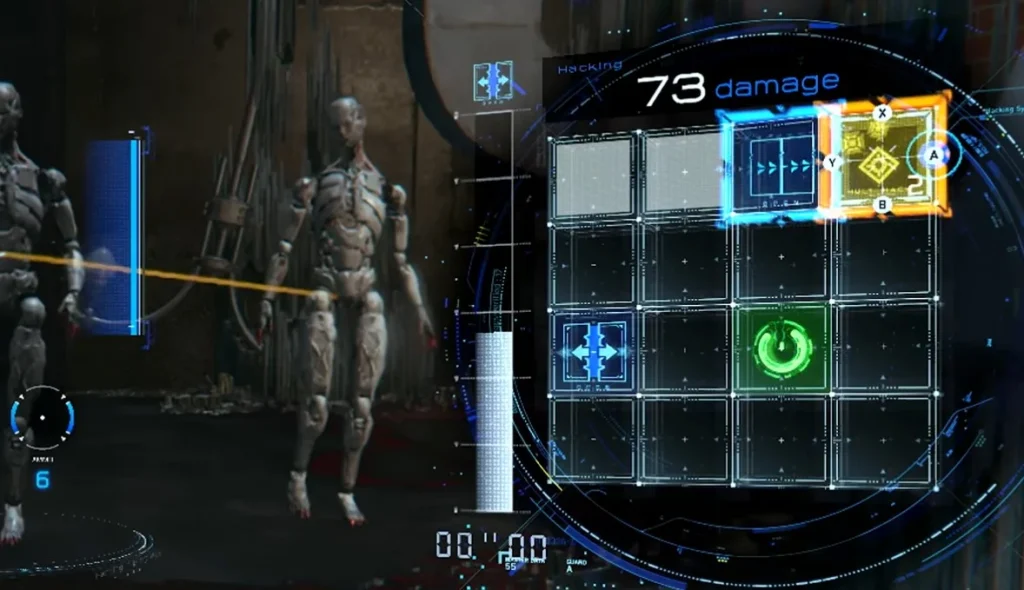Choose the orange-framed yellow diamond tile
This screenshot has height=590, width=1024.
coord(880,160)
